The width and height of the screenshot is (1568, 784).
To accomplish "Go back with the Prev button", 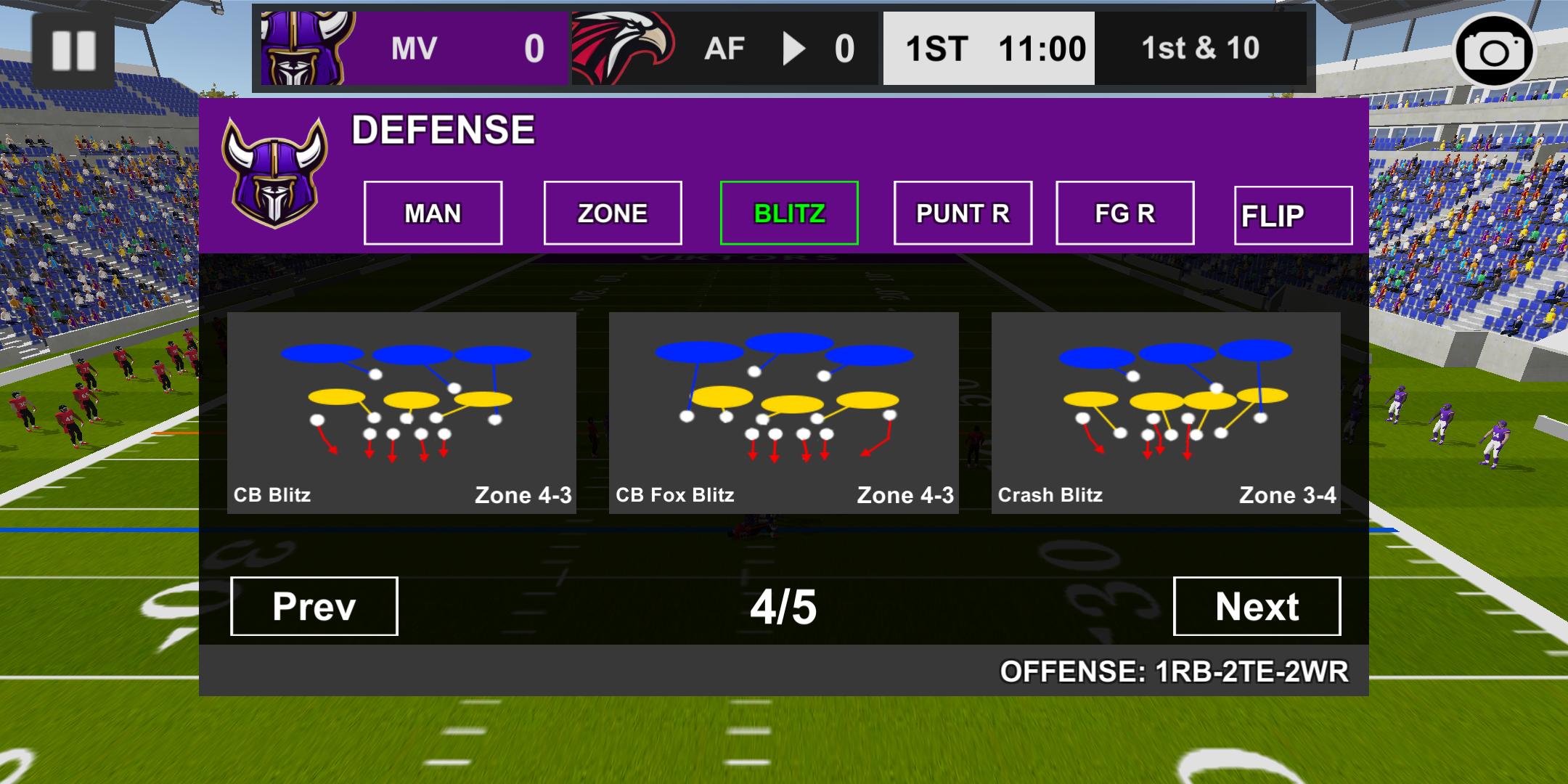I will click(314, 606).
